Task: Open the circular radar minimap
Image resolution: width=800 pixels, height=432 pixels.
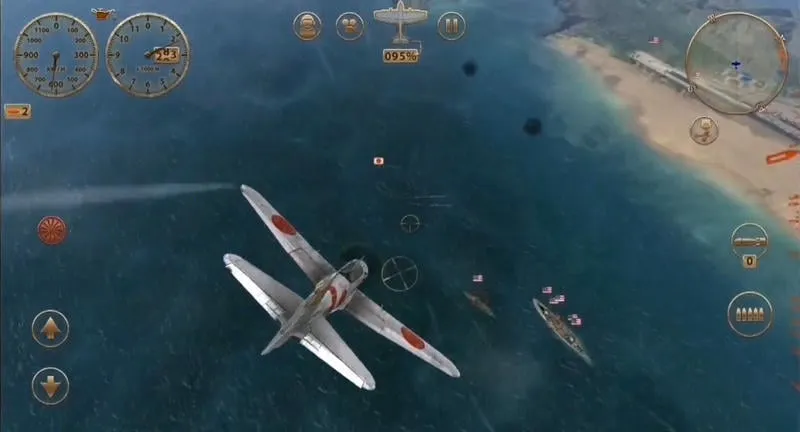Action: [x=736, y=62]
